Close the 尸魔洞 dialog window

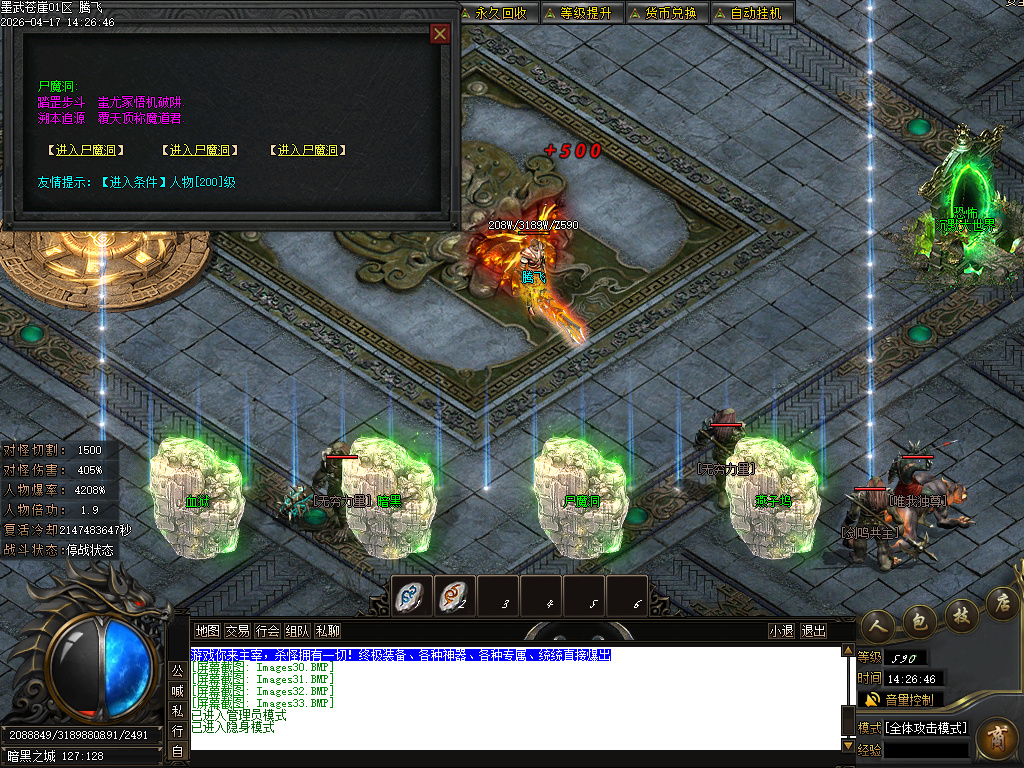pos(439,34)
